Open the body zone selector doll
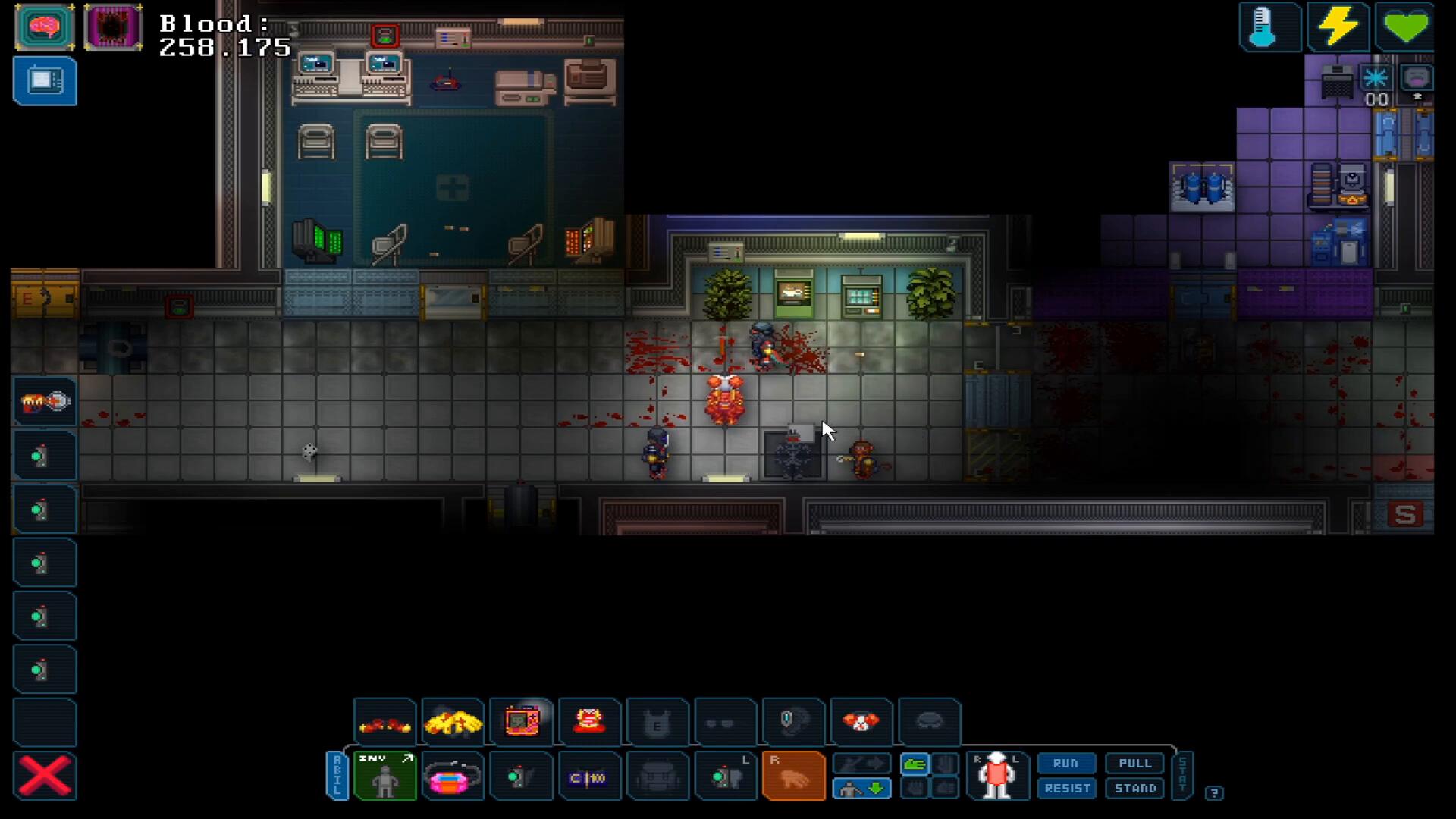1456x819 pixels. point(996,777)
